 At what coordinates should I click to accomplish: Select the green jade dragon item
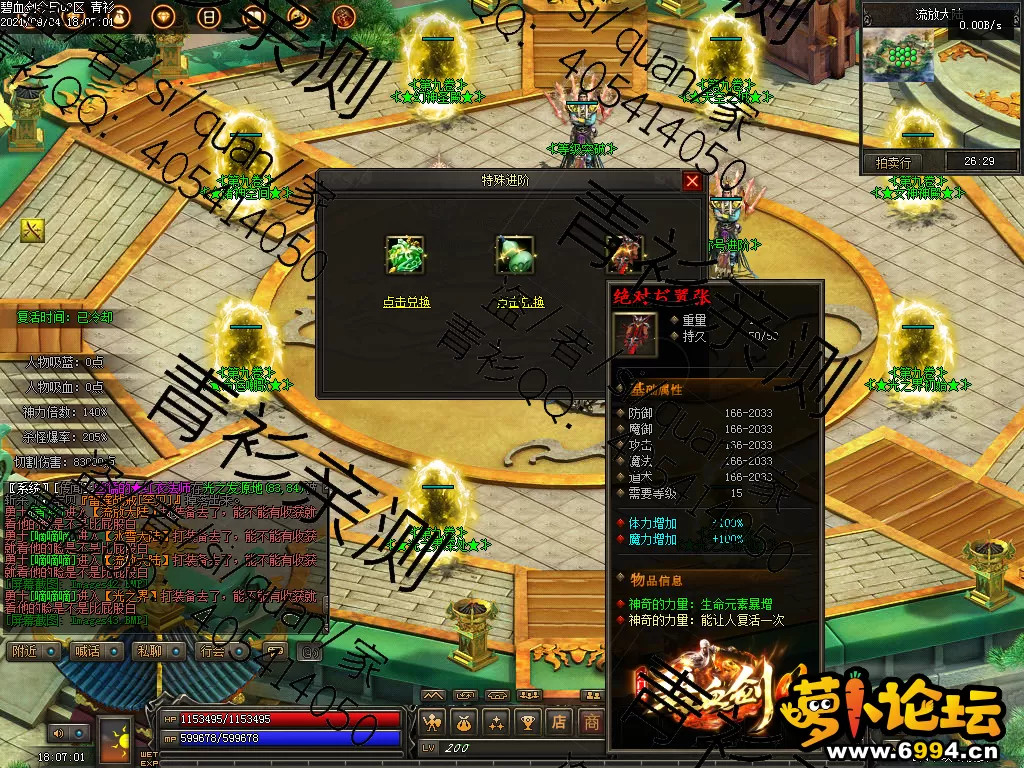(405, 255)
